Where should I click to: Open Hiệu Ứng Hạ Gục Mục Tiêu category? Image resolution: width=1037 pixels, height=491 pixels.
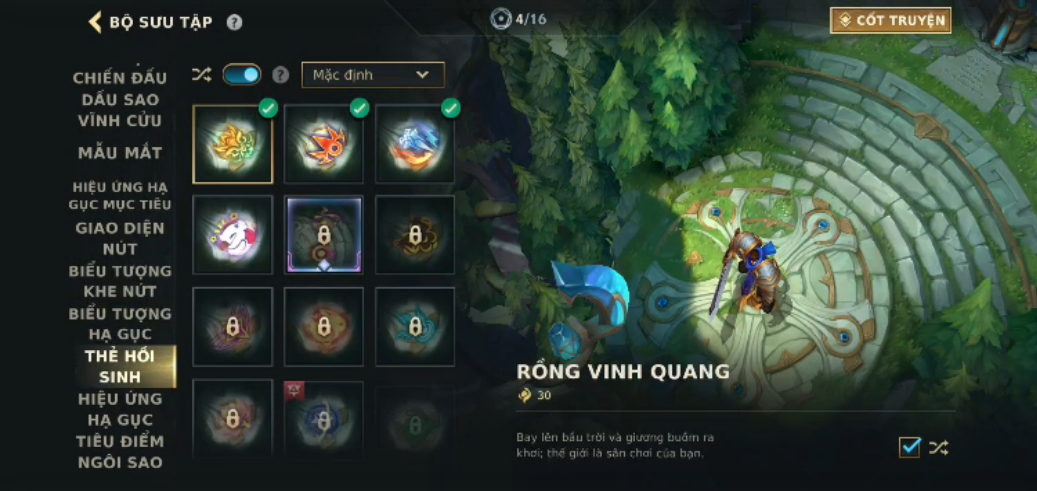[x=120, y=195]
